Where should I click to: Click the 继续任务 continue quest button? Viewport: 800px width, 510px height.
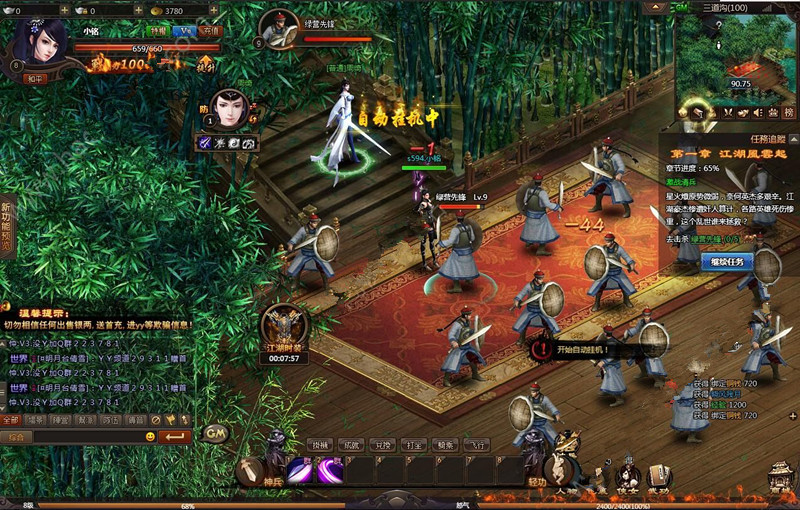(x=727, y=262)
